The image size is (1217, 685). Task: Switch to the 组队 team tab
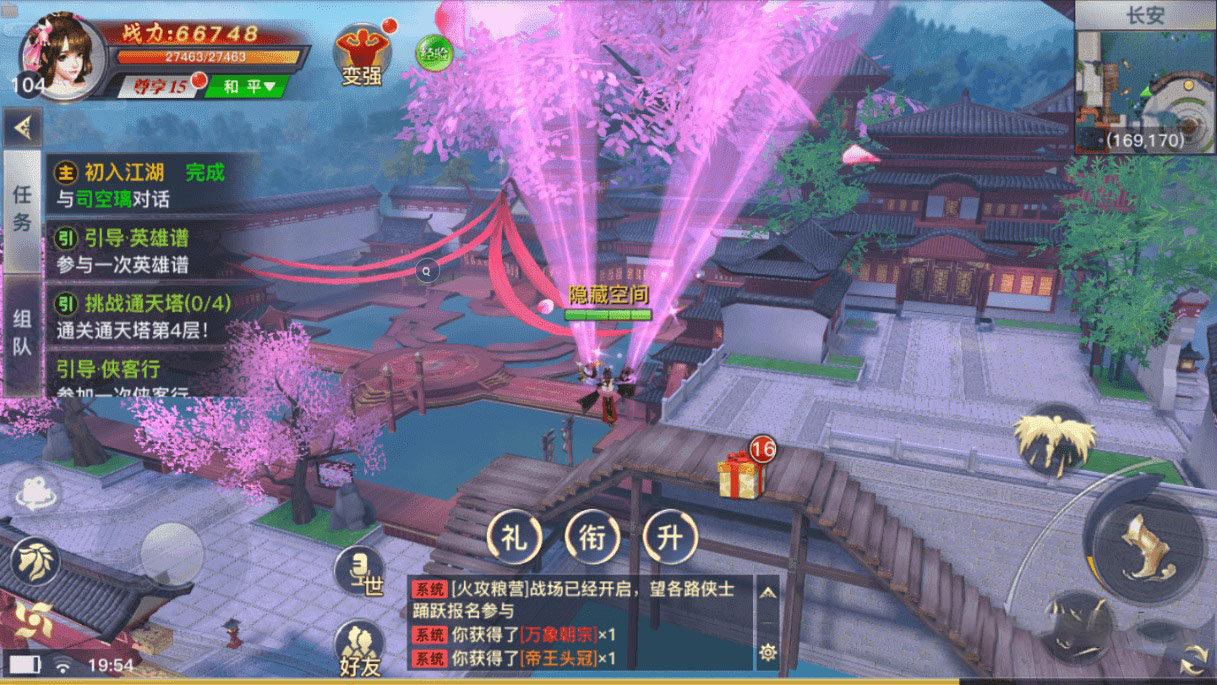pos(21,332)
